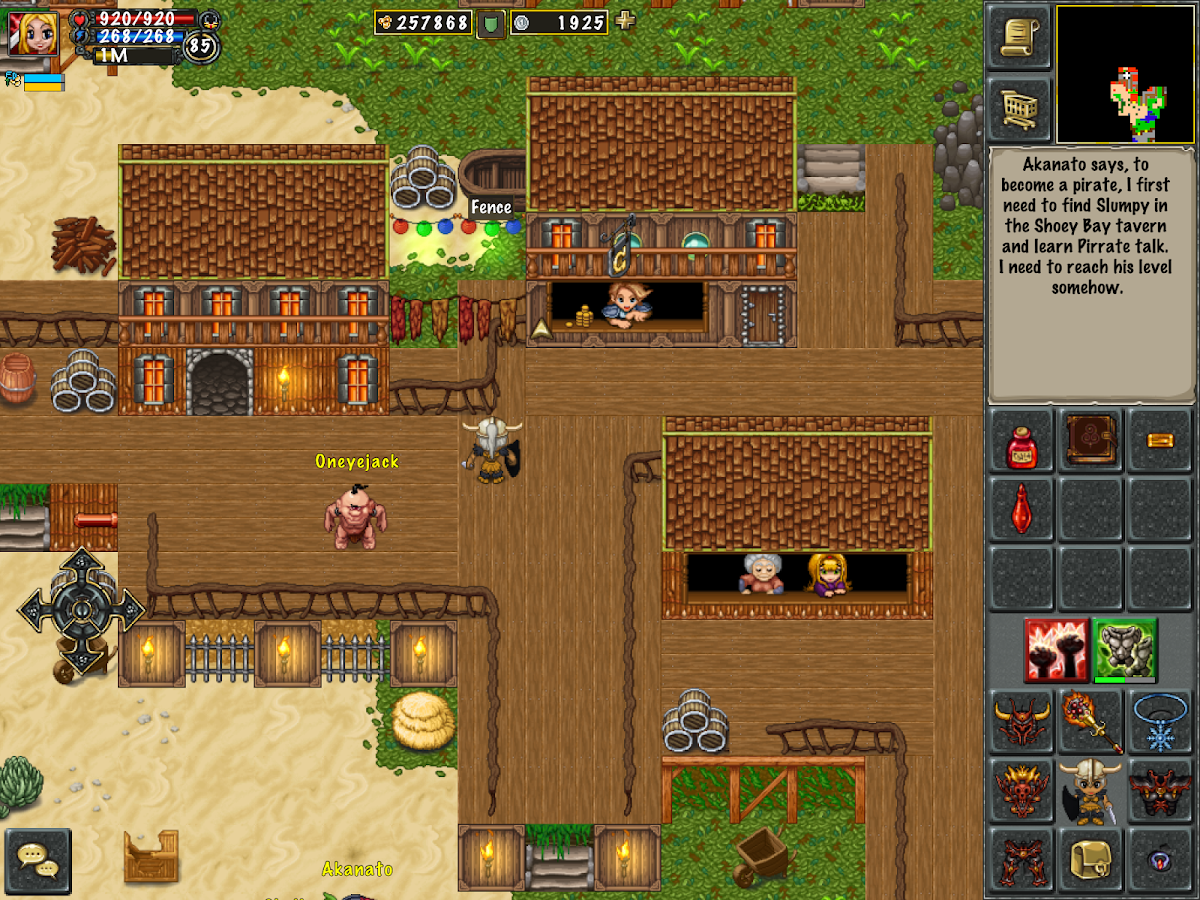The width and height of the screenshot is (1200, 900).
Task: Select the flaming mace weapon slot
Action: 1090,722
